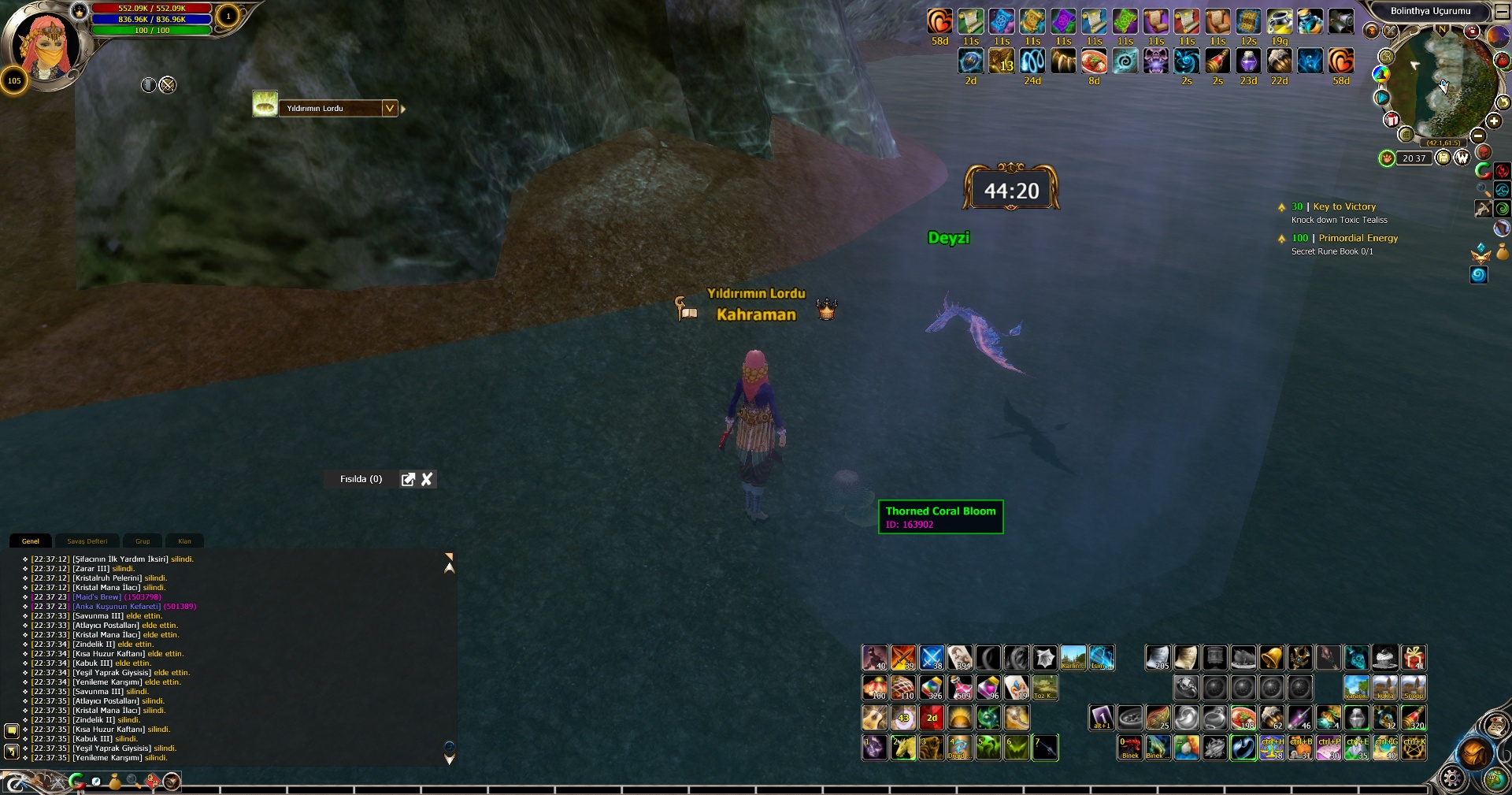
Task: Use the golden bell hotbar item
Action: (1272, 658)
